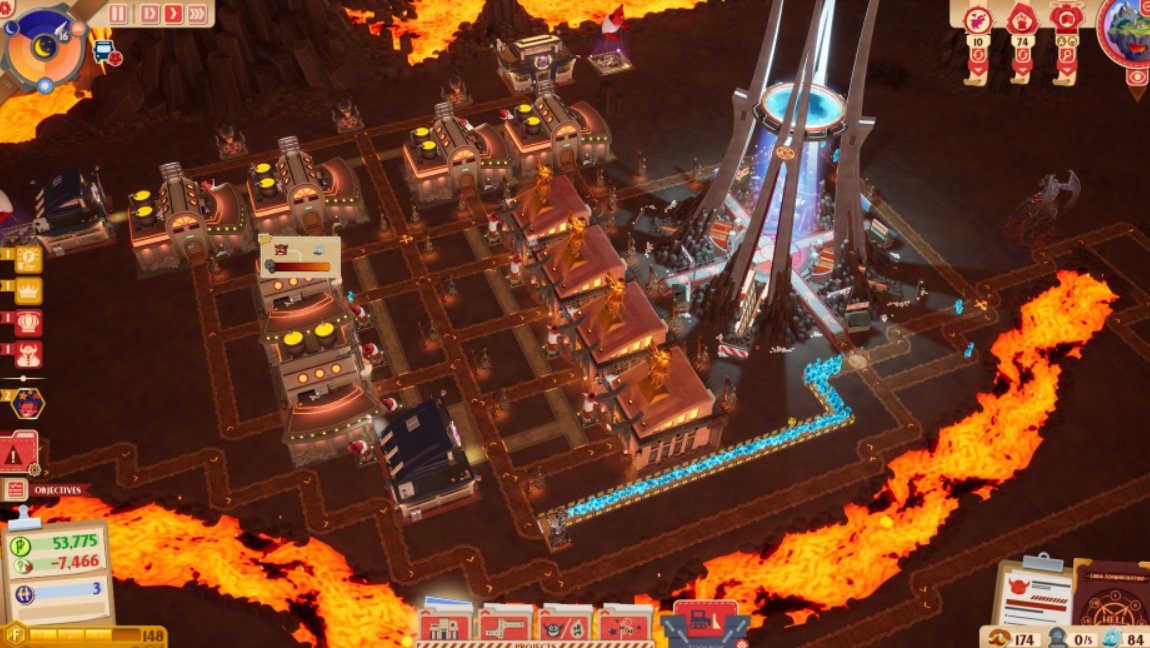The height and width of the screenshot is (648, 1150).
Task: Set game to slow play speed
Action: point(149,14)
